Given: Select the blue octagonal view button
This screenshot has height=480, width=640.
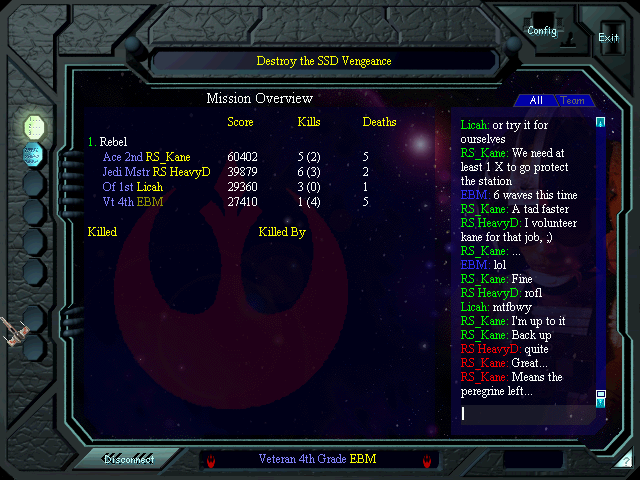Looking at the screenshot, I should (x=33, y=154).
